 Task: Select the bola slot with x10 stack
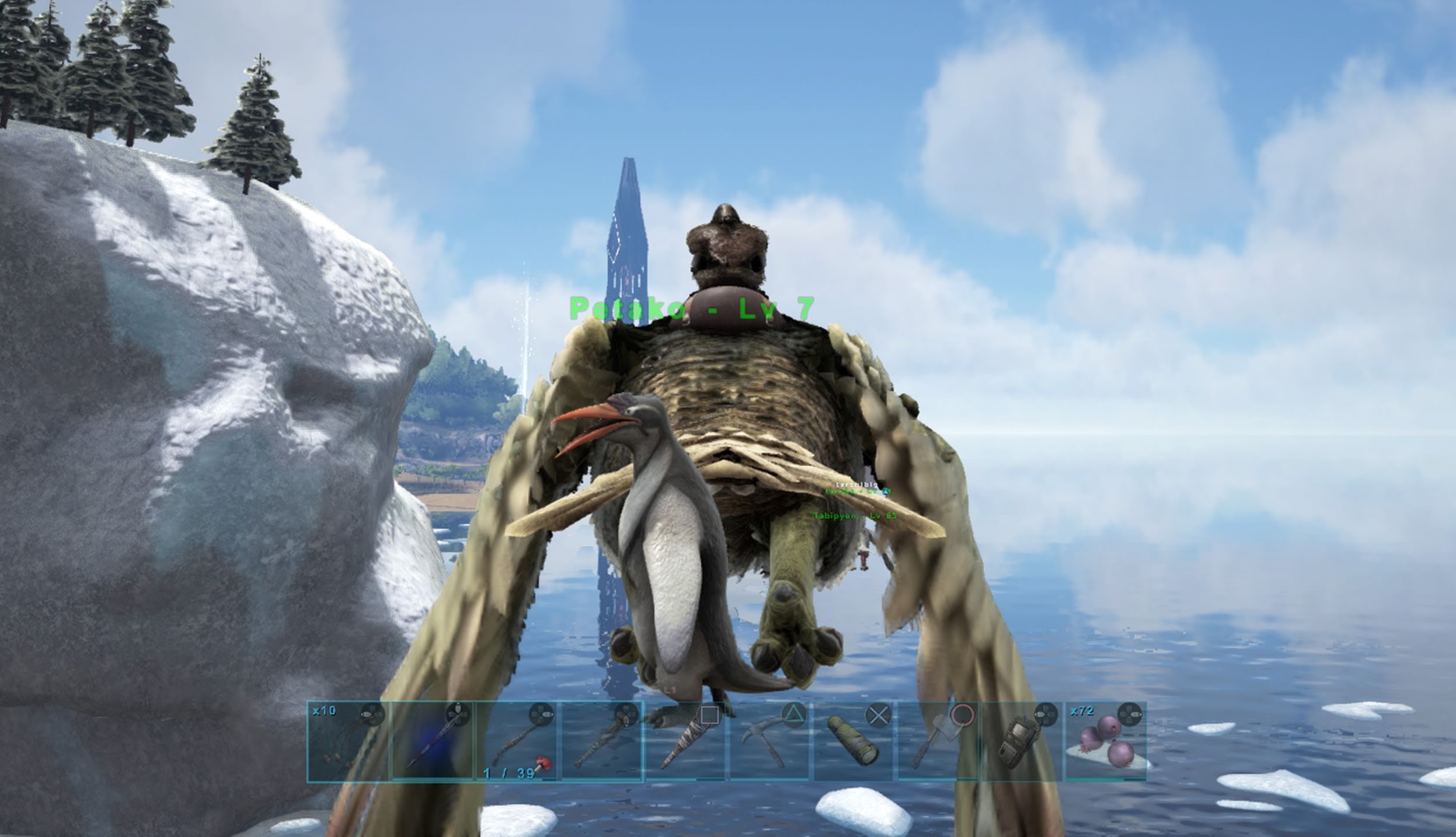click(x=347, y=741)
